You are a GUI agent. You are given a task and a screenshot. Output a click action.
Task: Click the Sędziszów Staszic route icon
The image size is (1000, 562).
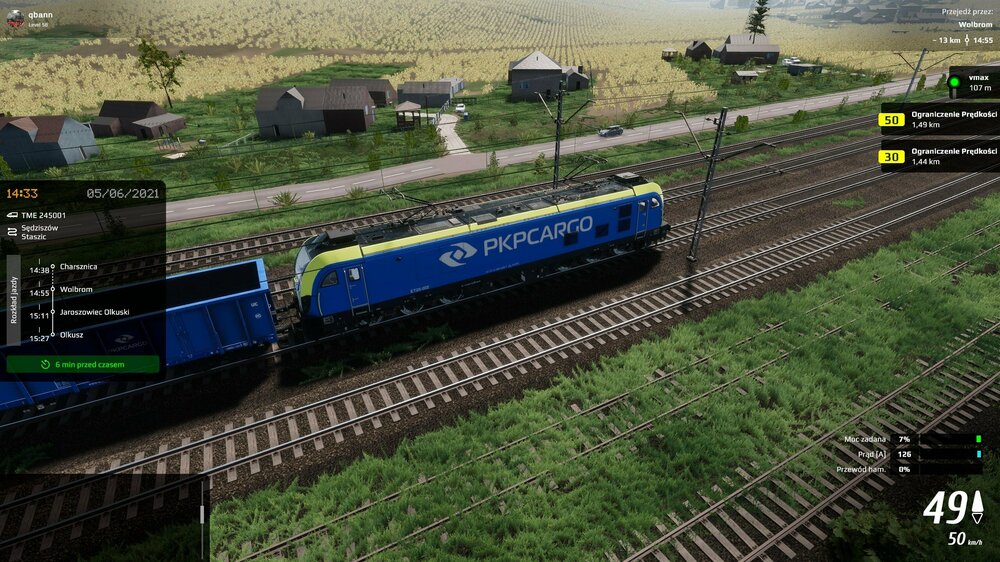(12, 232)
